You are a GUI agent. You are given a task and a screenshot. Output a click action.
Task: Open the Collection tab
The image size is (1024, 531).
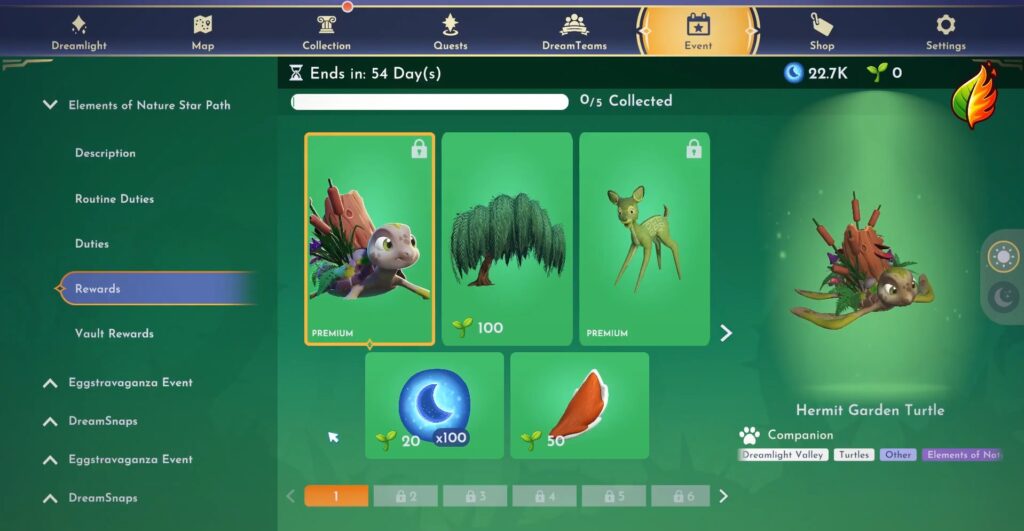click(x=326, y=32)
